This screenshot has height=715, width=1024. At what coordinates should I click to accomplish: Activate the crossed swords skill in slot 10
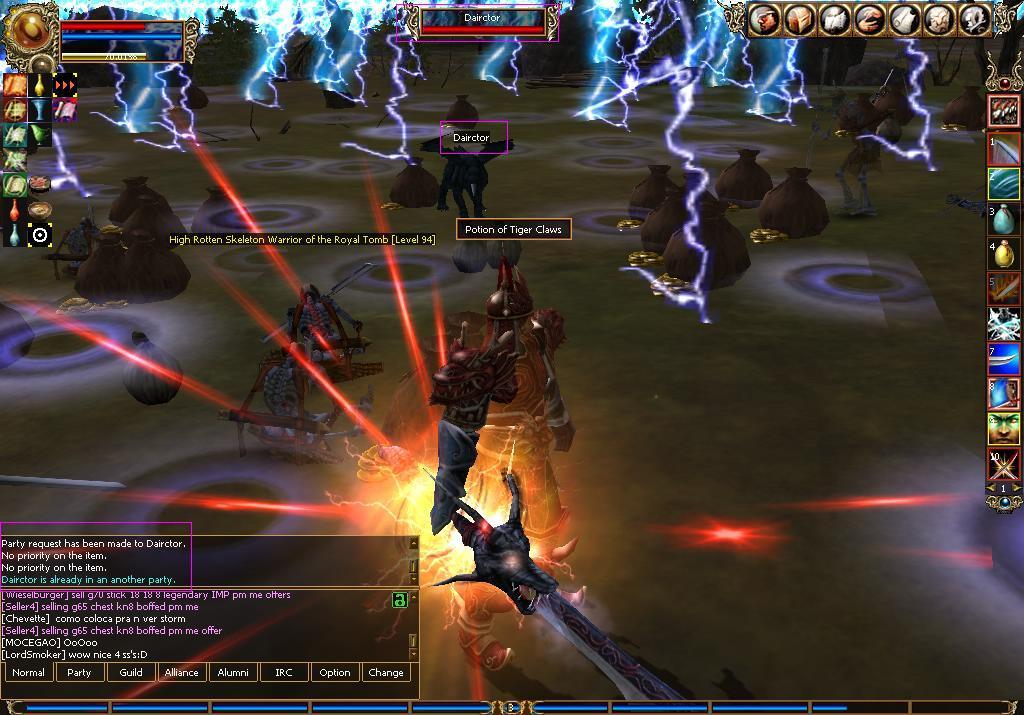pos(1004,465)
